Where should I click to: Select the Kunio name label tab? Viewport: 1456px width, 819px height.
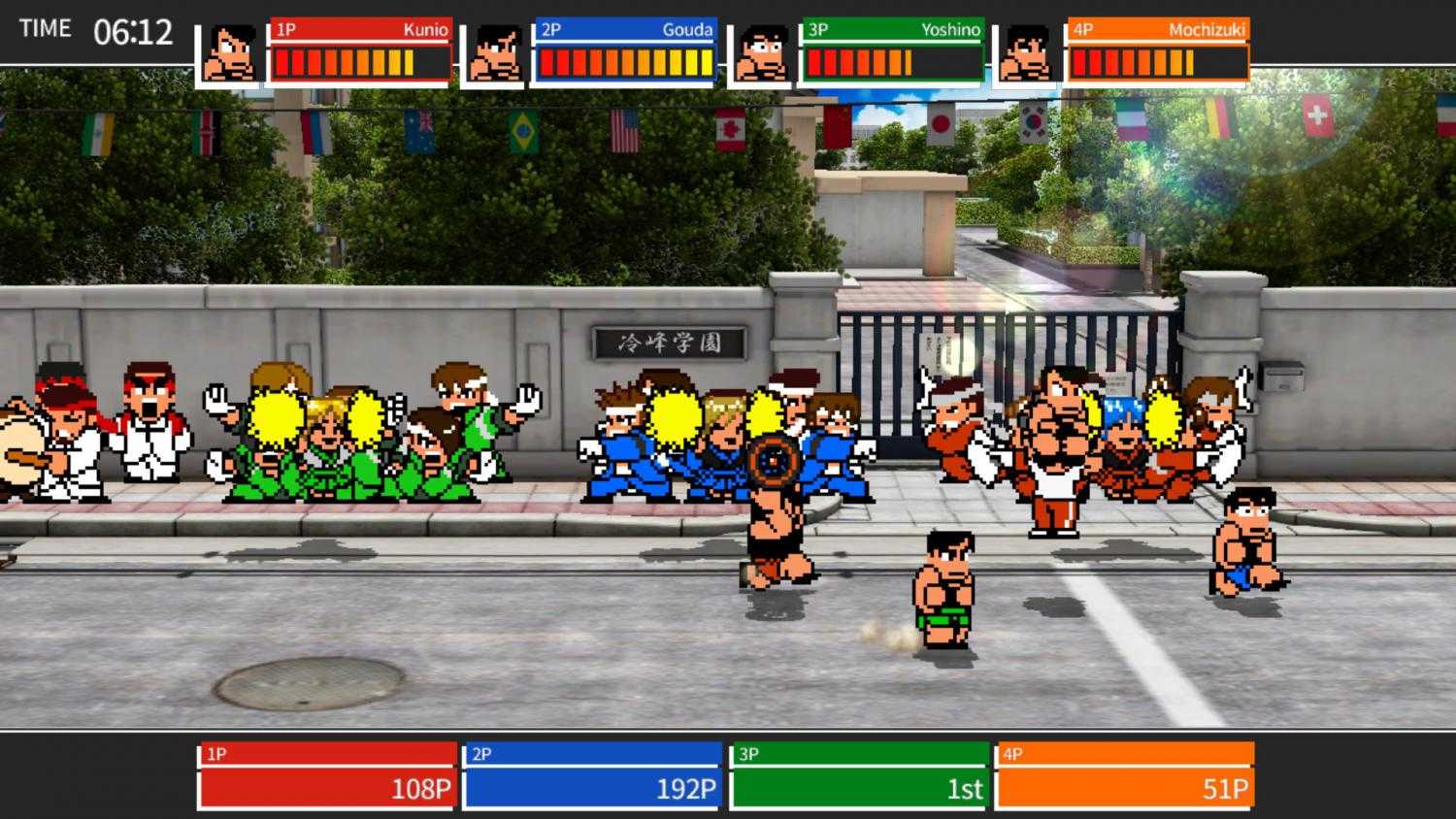[359, 31]
